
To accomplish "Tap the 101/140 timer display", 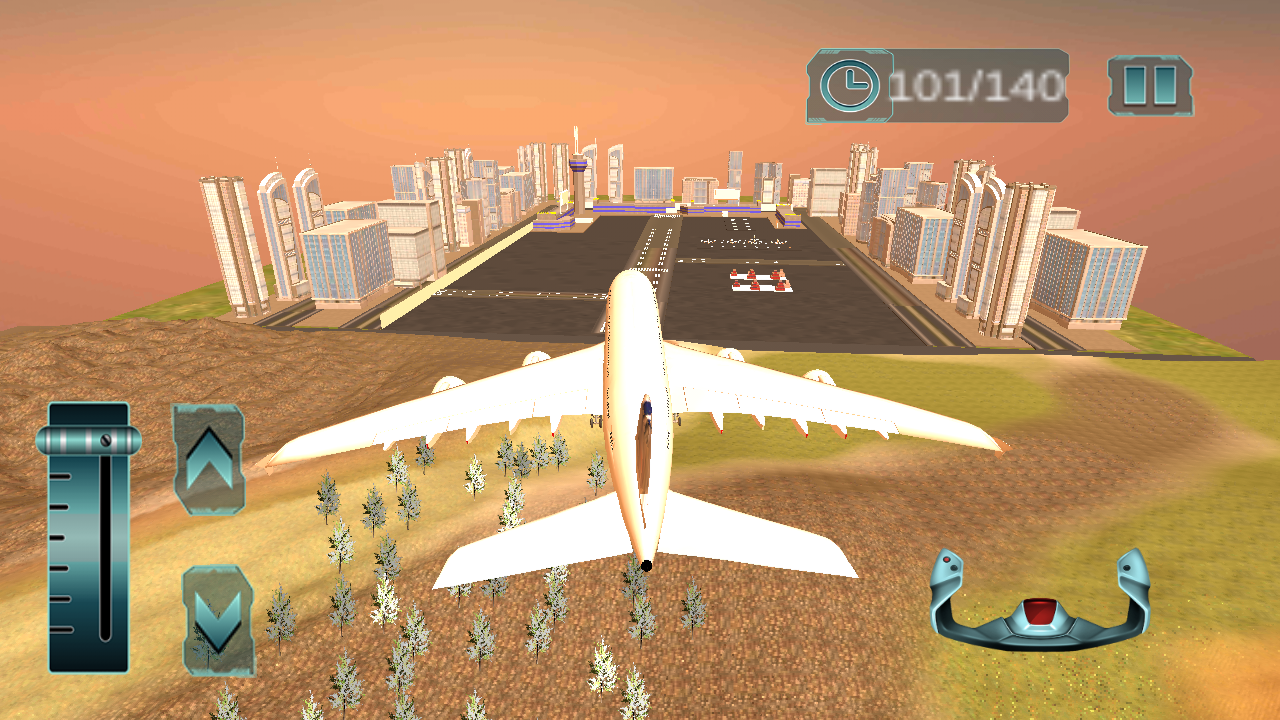I will click(975, 83).
